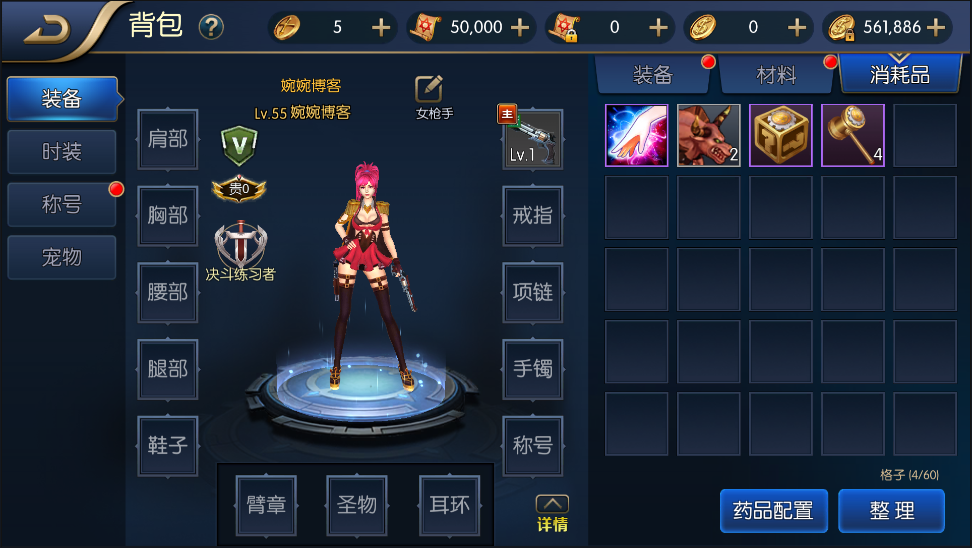Sort the bag with 整理

[x=891, y=511]
